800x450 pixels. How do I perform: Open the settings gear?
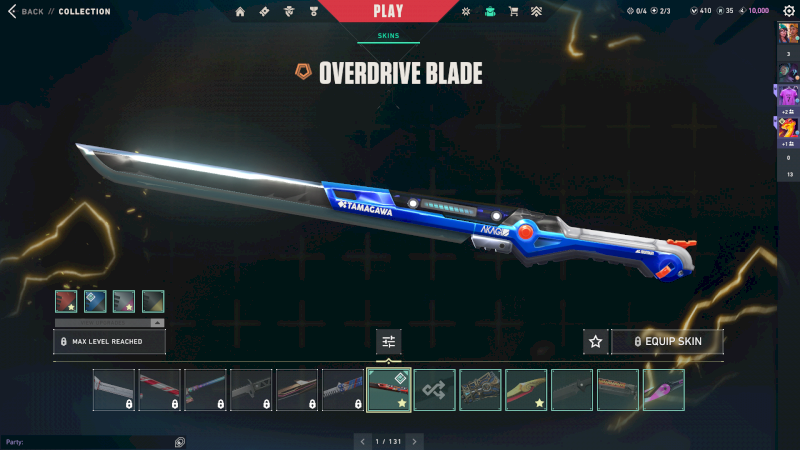788,11
